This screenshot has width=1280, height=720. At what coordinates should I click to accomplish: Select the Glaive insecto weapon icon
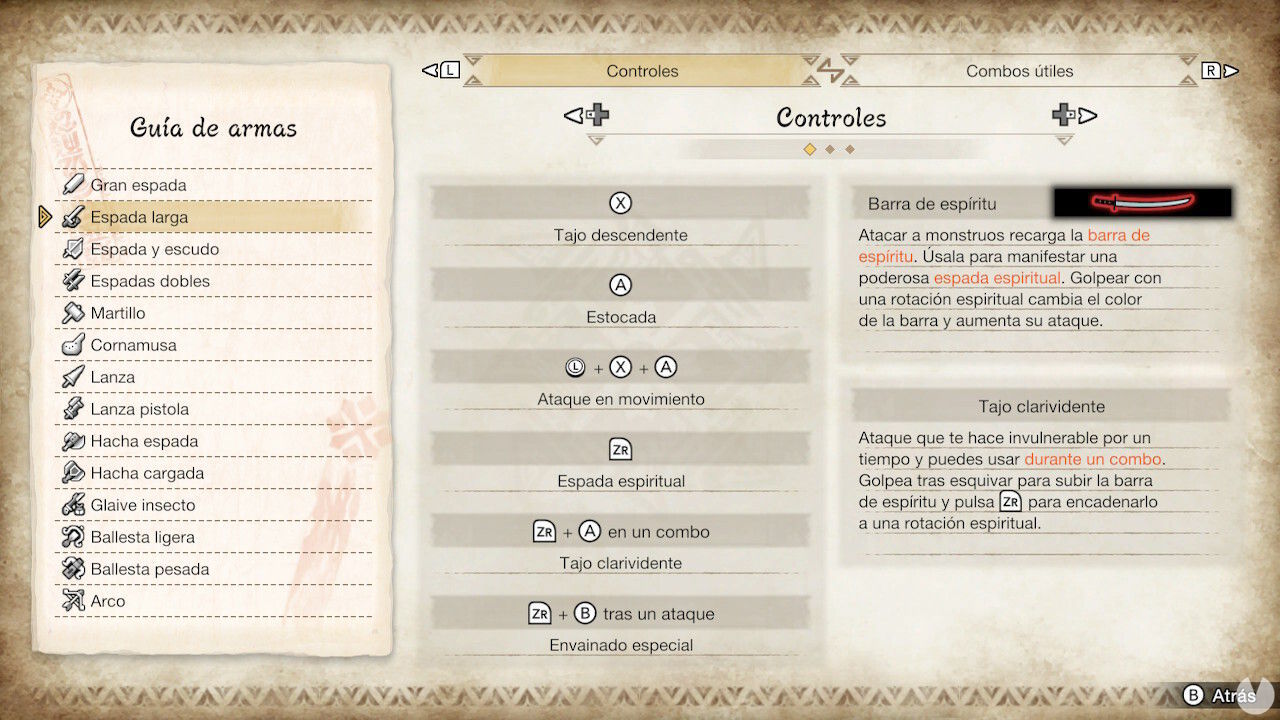[74, 504]
